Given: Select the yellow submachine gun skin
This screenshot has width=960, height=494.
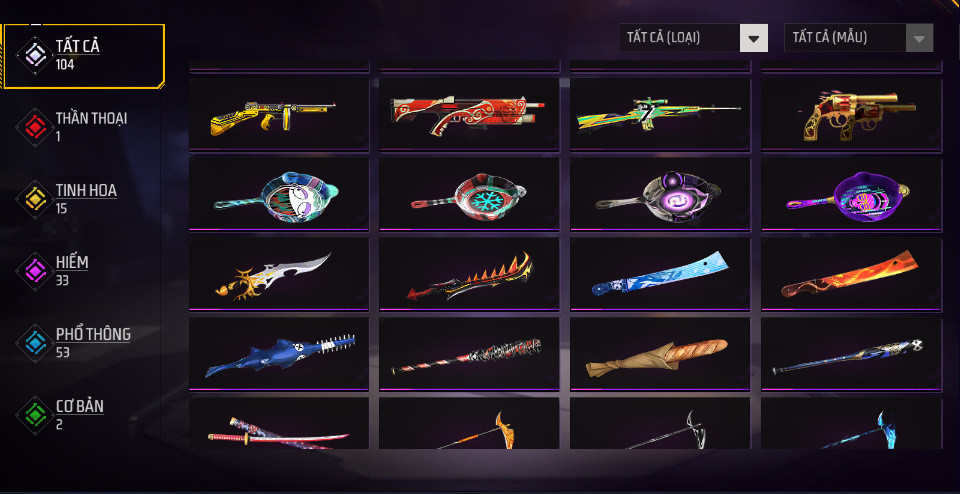Looking at the screenshot, I should point(274,115).
